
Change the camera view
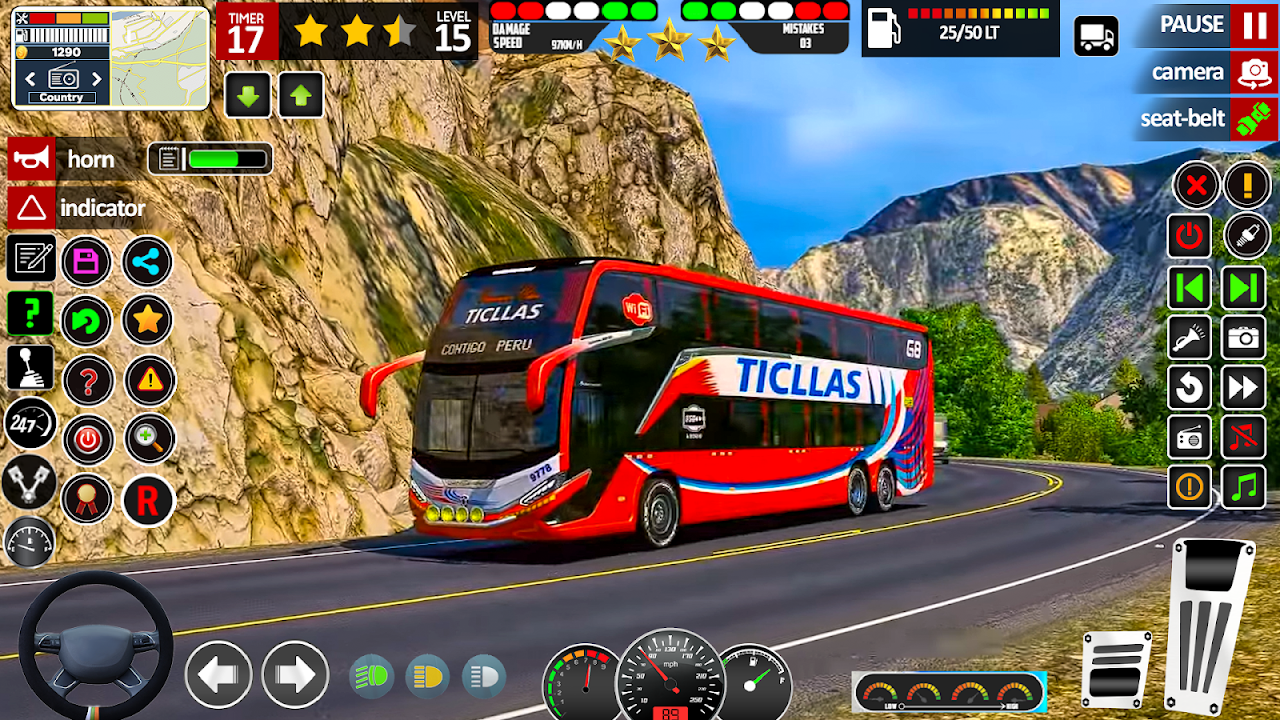point(1253,73)
